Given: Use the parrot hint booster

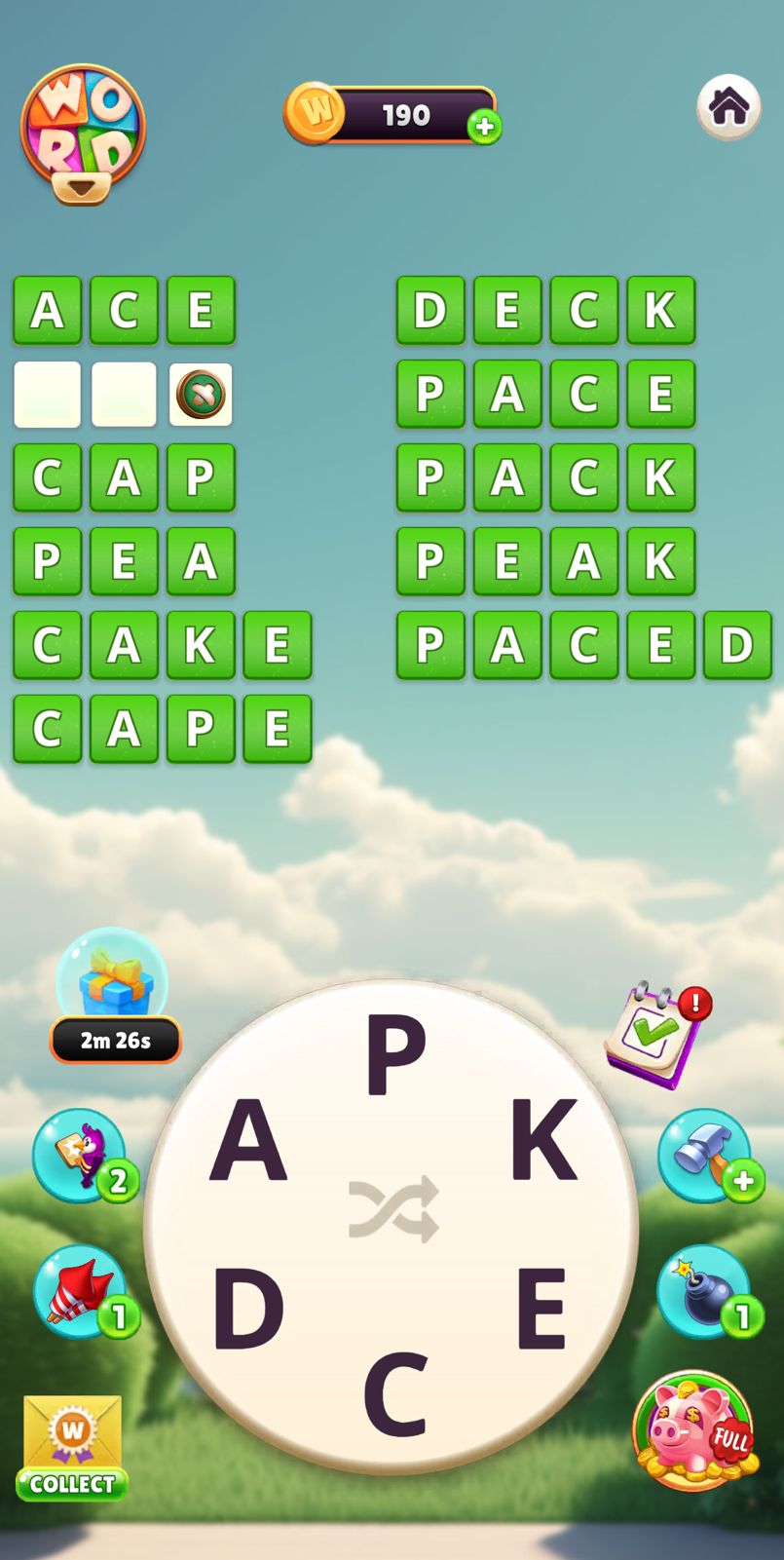Looking at the screenshot, I should coord(81,1155).
